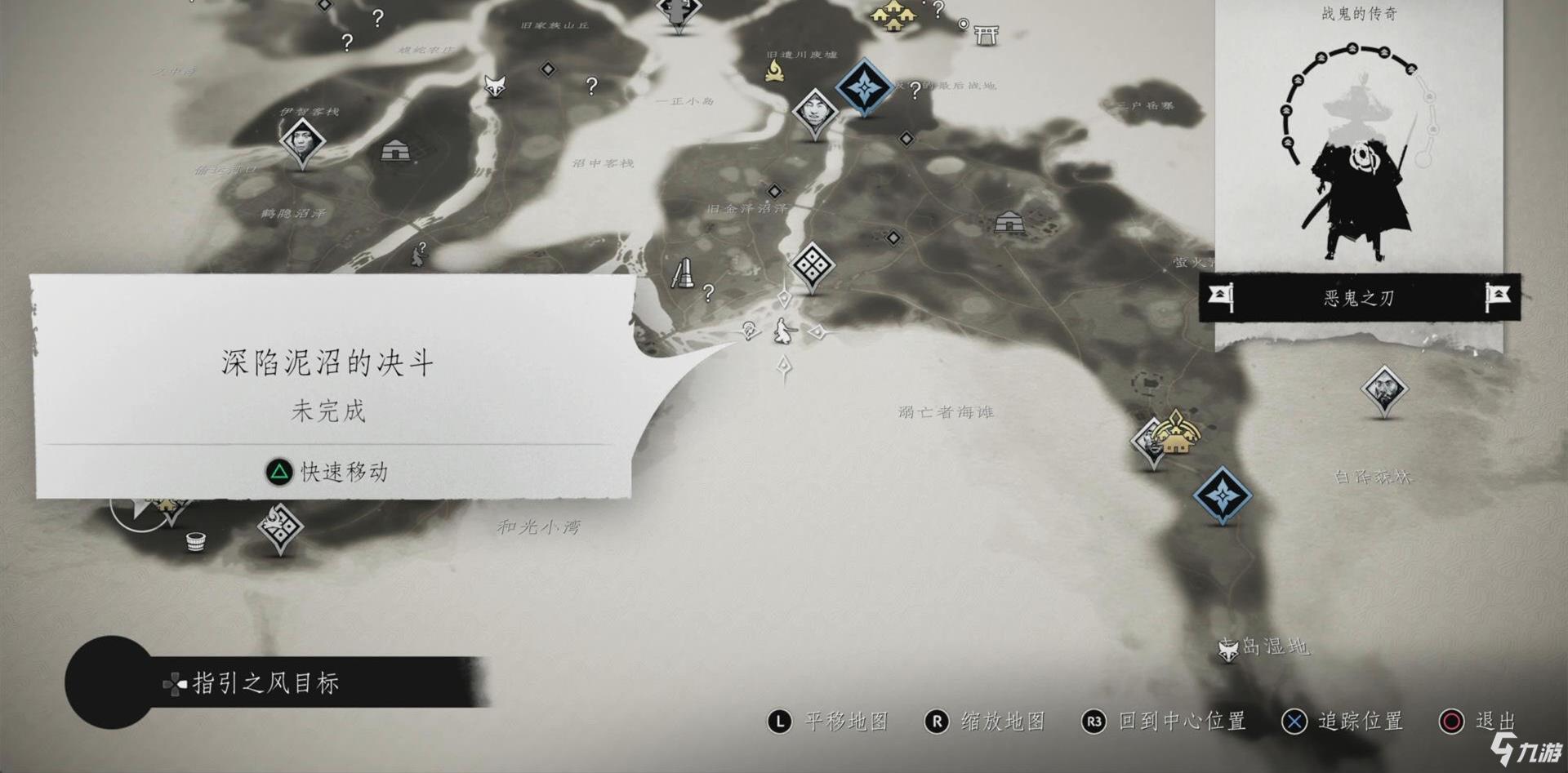This screenshot has width=1568, height=773.
Task: Click the campfire marker on the map
Action: [x=774, y=71]
